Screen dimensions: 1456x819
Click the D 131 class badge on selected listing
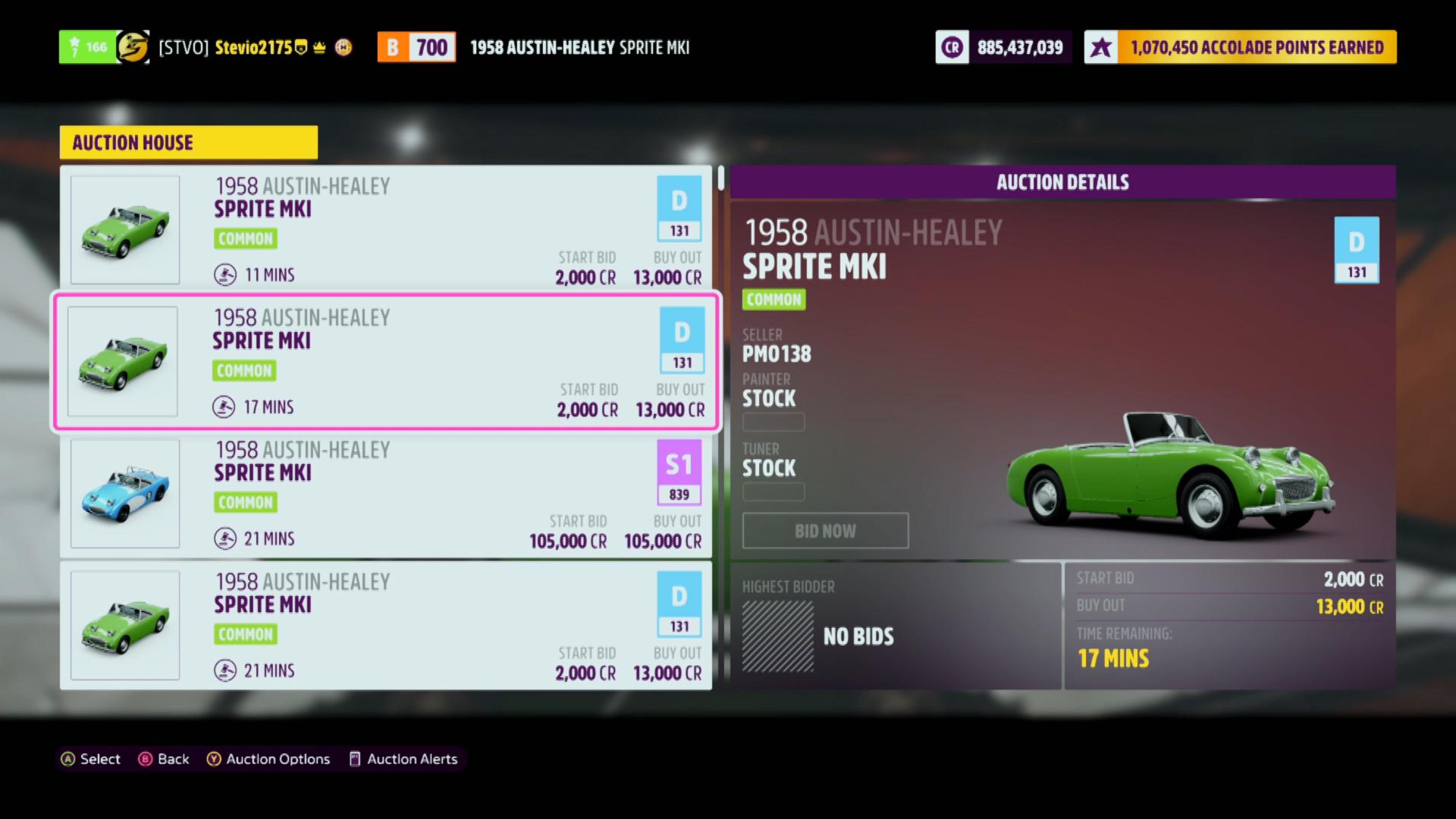681,340
